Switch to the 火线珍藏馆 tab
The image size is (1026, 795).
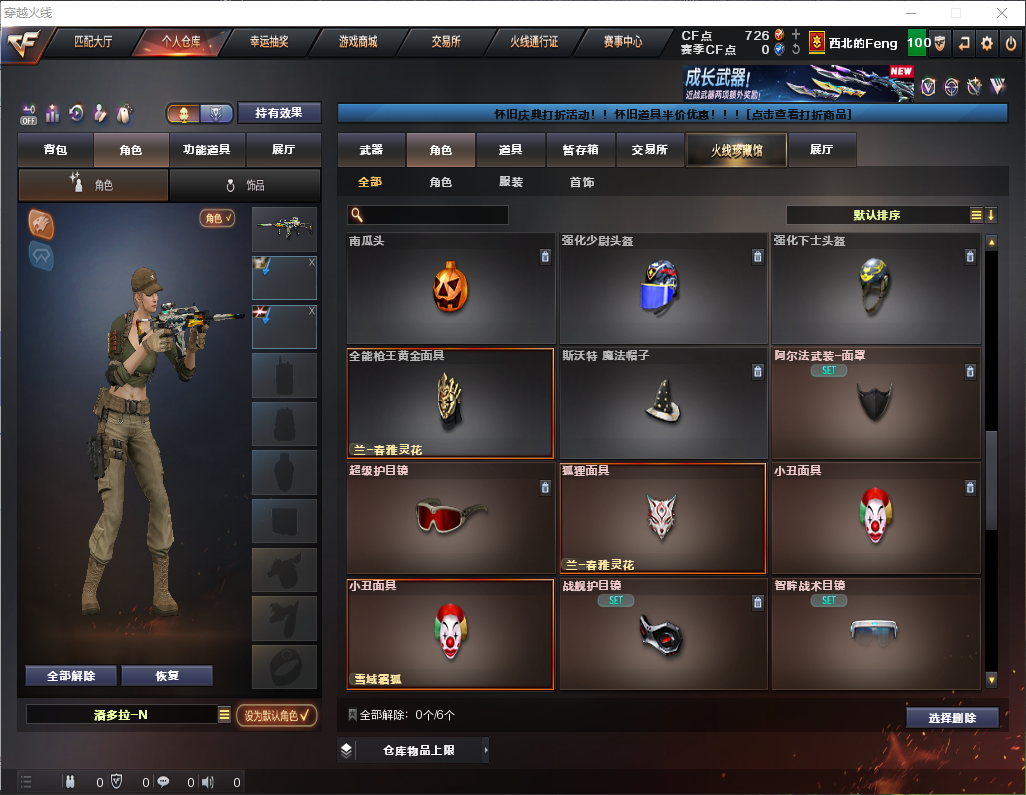click(x=736, y=150)
